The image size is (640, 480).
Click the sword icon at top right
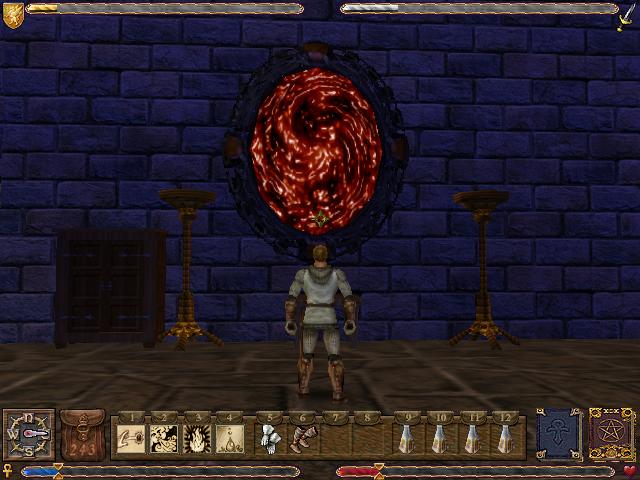(x=628, y=16)
